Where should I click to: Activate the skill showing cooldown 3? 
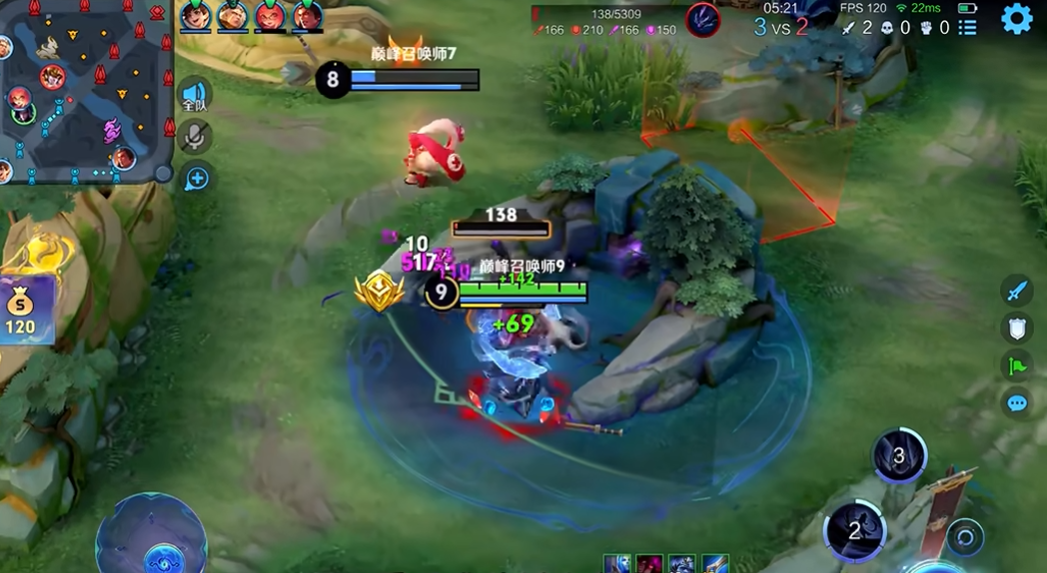tap(898, 456)
